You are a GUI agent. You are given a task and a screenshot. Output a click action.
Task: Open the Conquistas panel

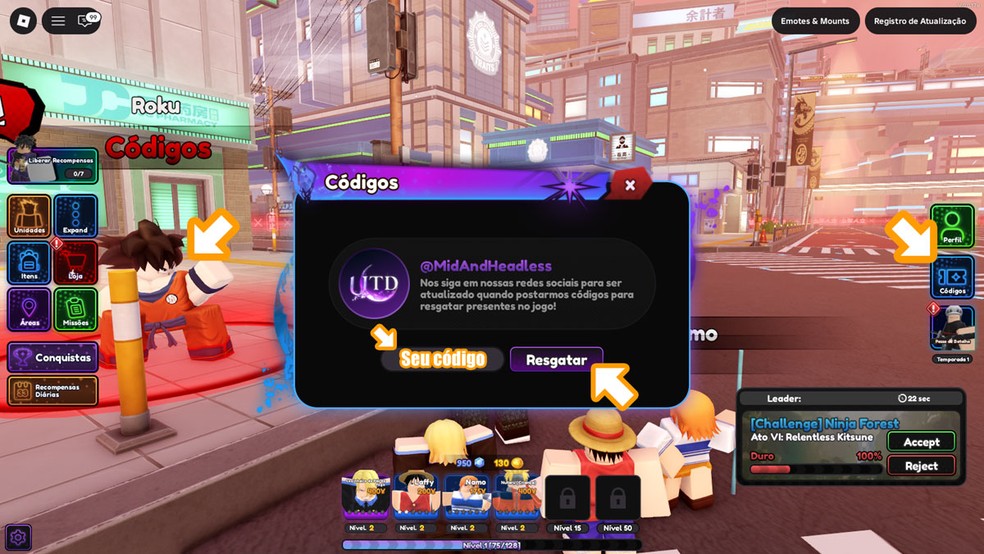[52, 357]
